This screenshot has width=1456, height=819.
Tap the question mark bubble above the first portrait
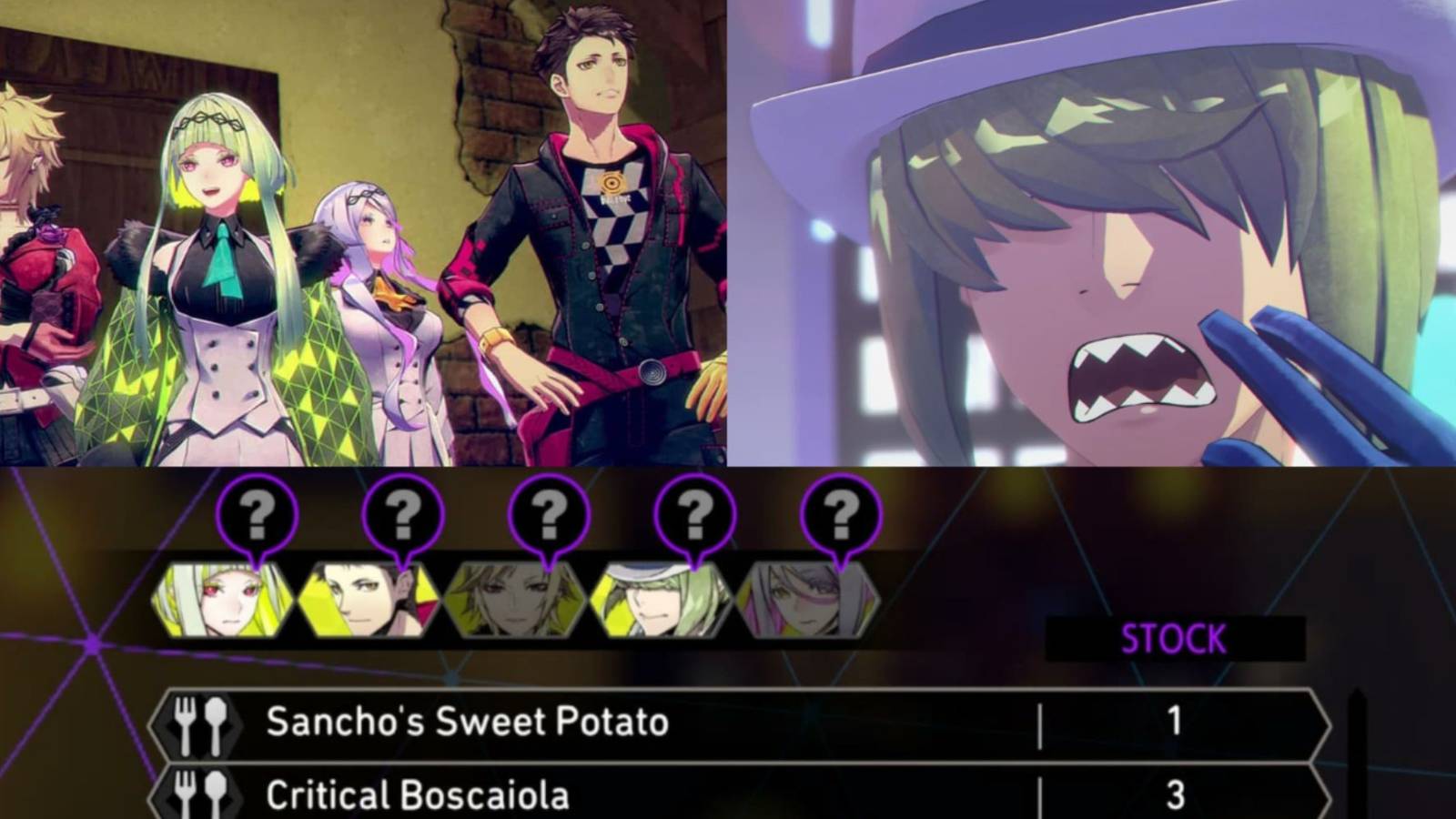(258, 516)
